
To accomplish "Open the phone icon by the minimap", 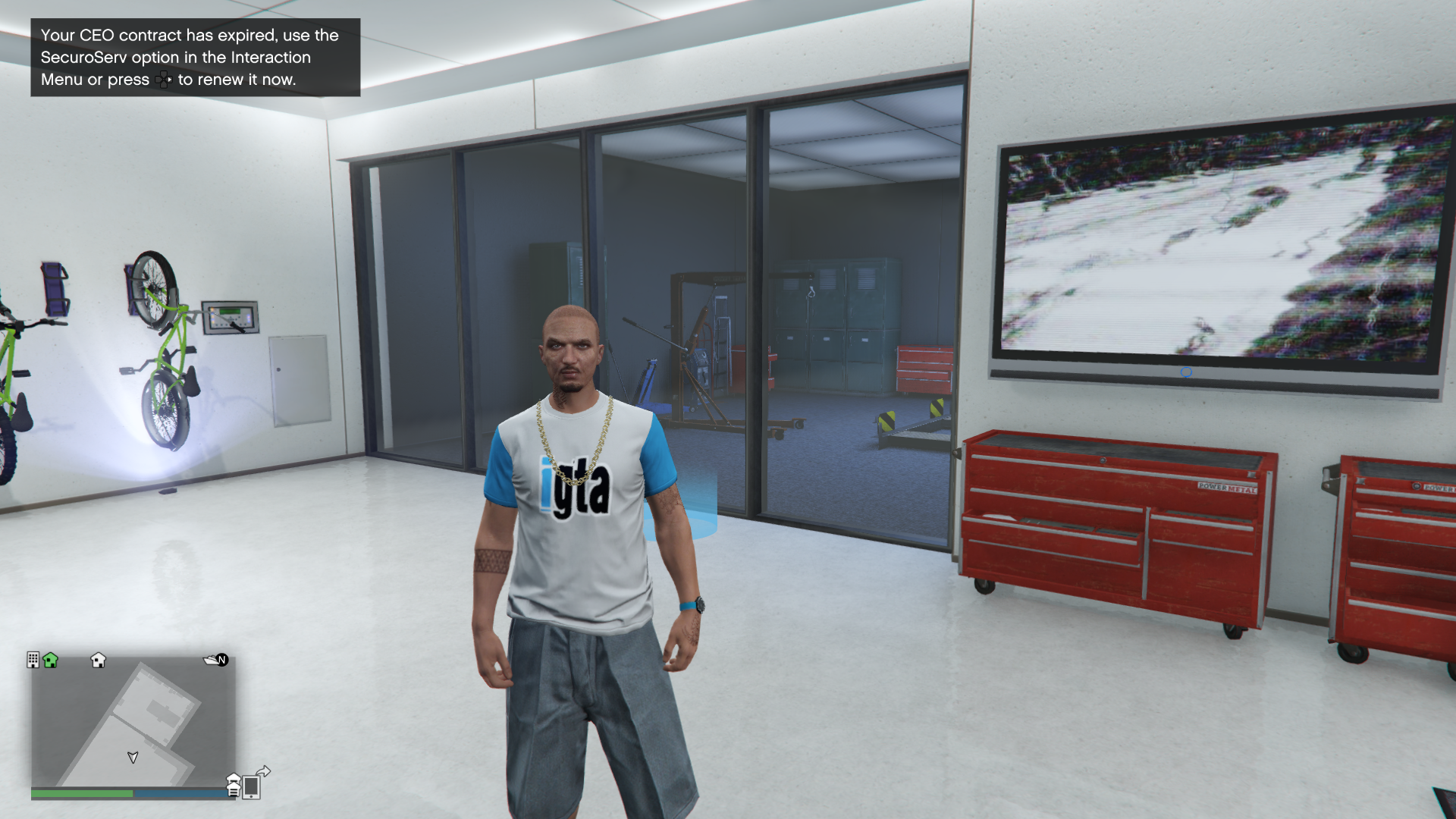I will pyautogui.click(x=252, y=787).
